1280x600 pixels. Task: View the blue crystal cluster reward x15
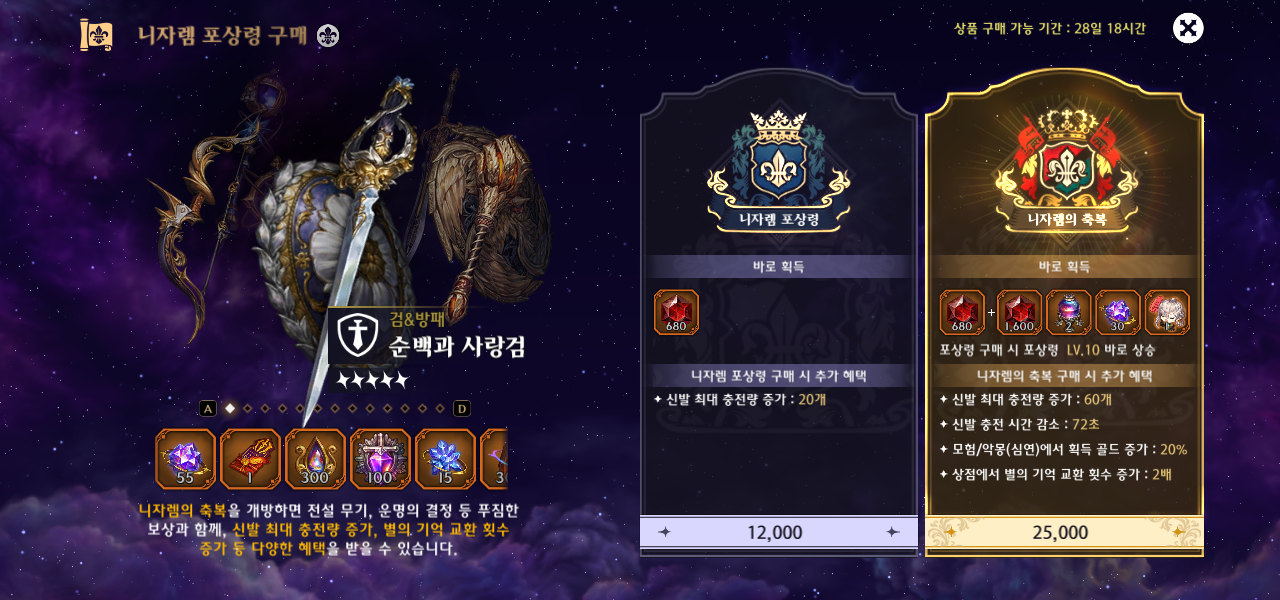[445, 459]
